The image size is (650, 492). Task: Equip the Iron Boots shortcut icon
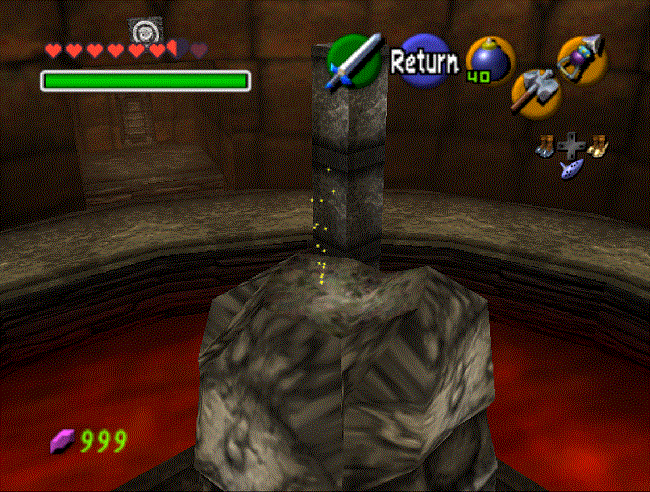tap(547, 147)
